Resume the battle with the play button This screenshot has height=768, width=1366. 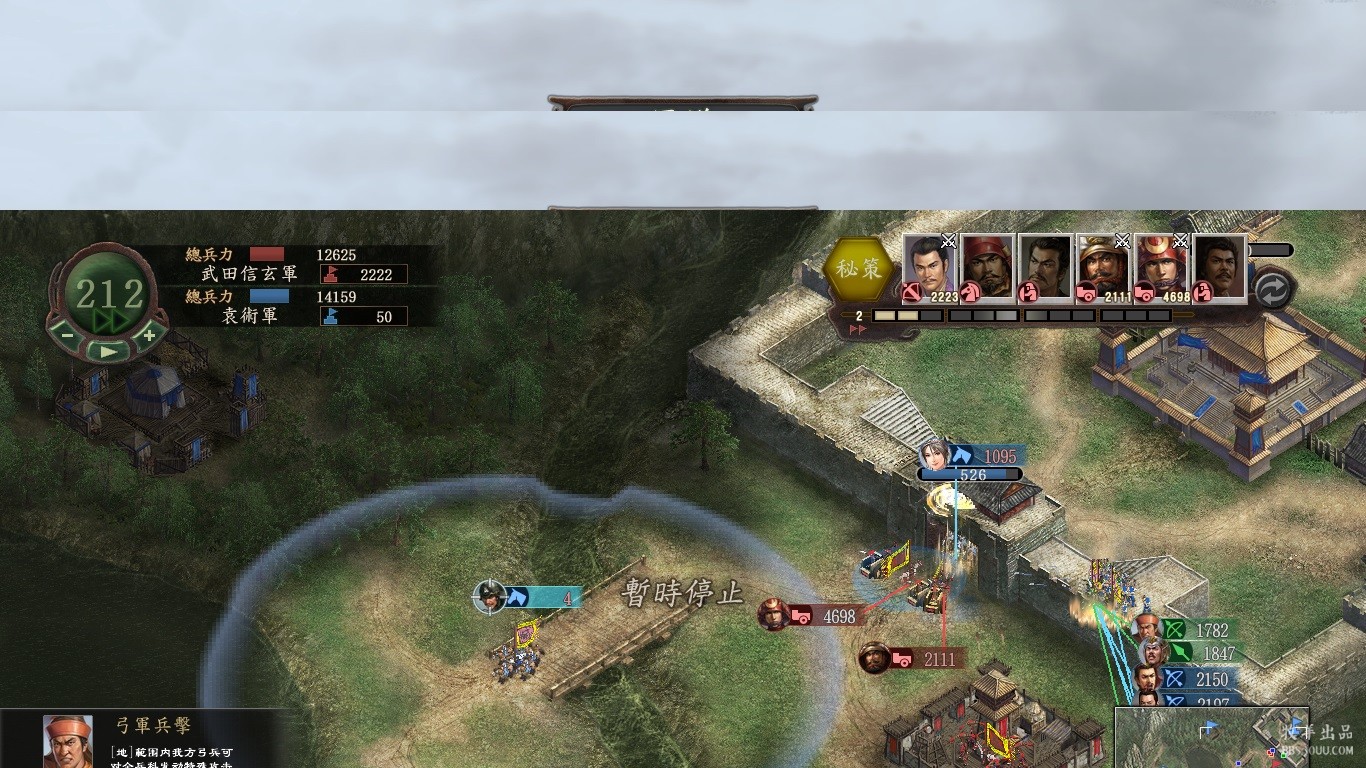click(108, 351)
